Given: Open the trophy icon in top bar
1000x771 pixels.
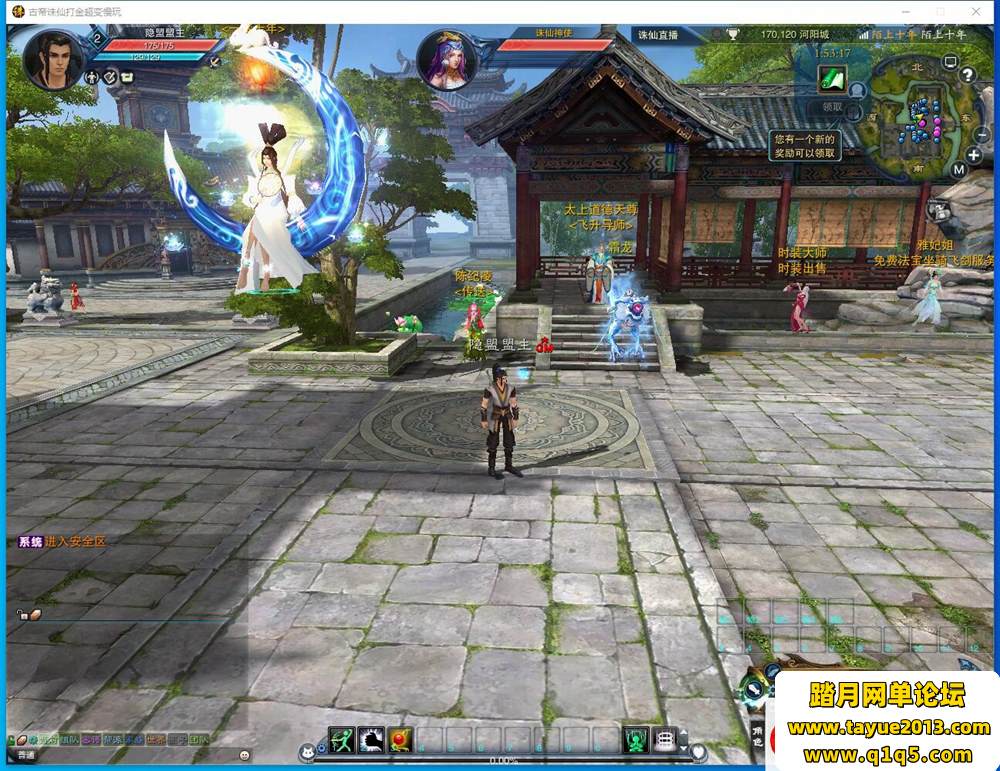Looking at the screenshot, I should coord(732,34).
